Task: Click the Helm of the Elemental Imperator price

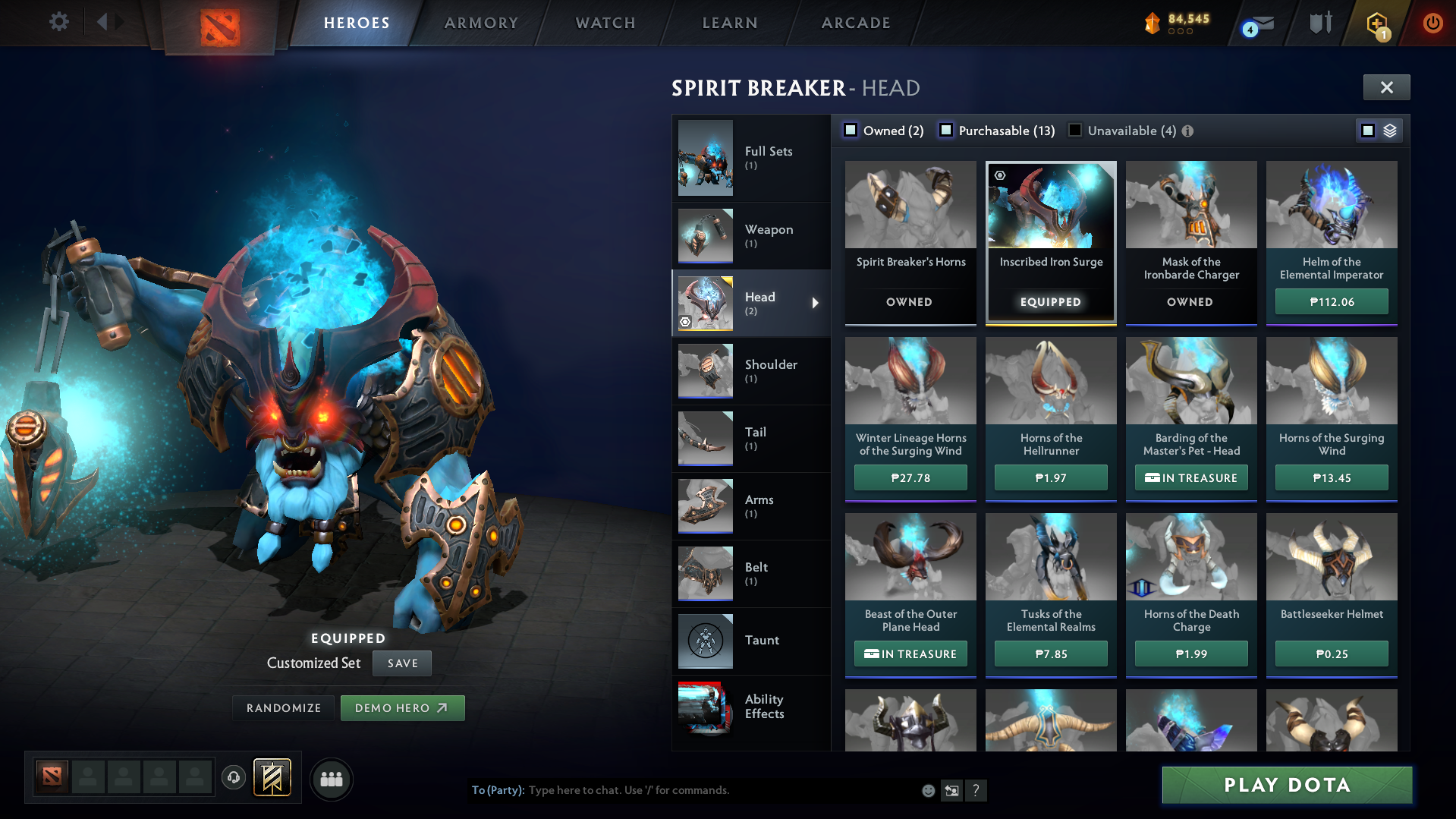Action: [x=1331, y=301]
